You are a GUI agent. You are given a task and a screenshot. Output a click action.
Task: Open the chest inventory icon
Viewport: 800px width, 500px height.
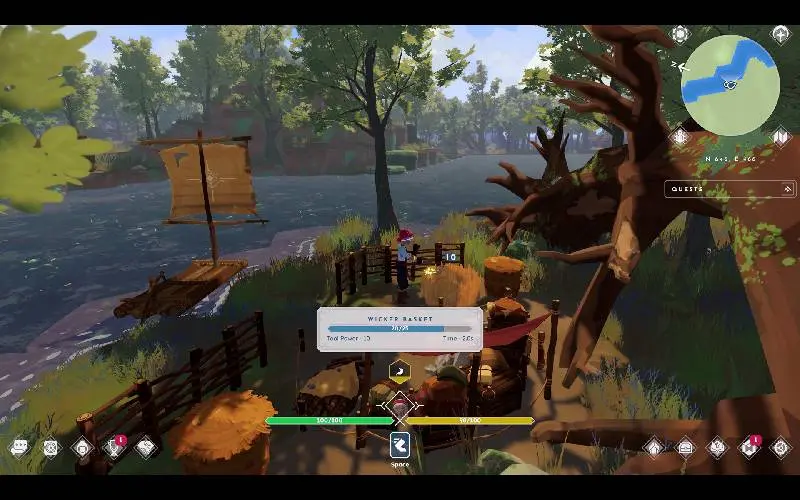coord(685,447)
